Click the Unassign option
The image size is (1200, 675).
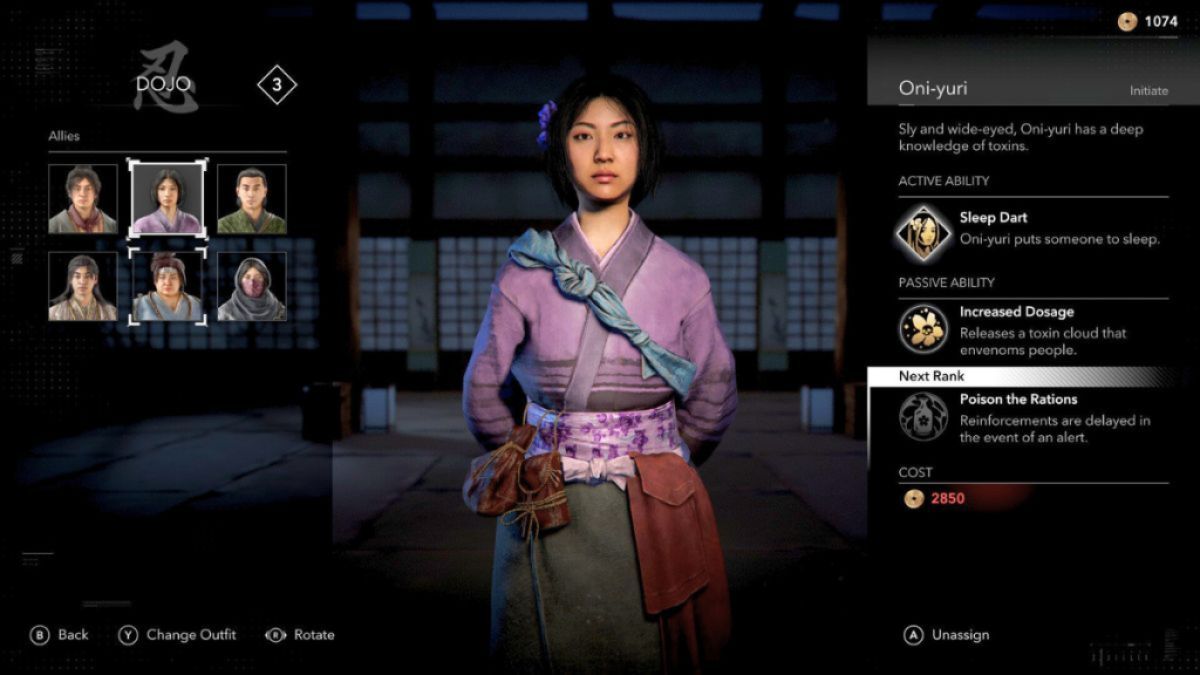[948, 635]
